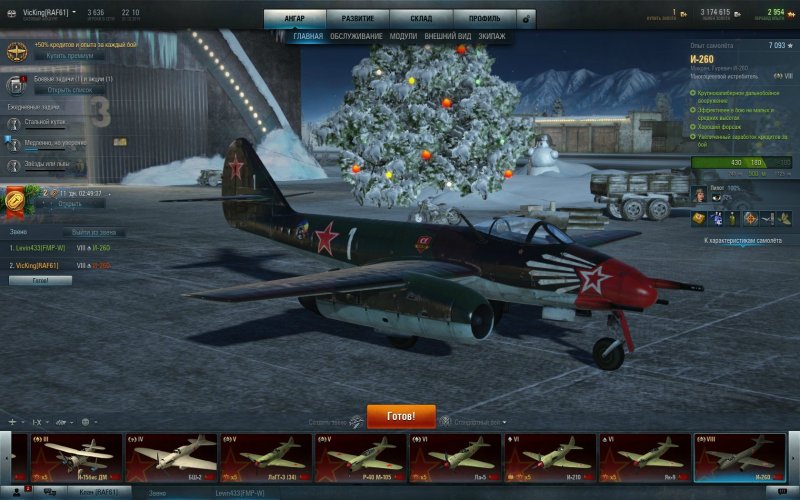This screenshot has height=500, width=800.
Task: Switch to the Внешний вид sub-tab
Action: click(x=447, y=36)
